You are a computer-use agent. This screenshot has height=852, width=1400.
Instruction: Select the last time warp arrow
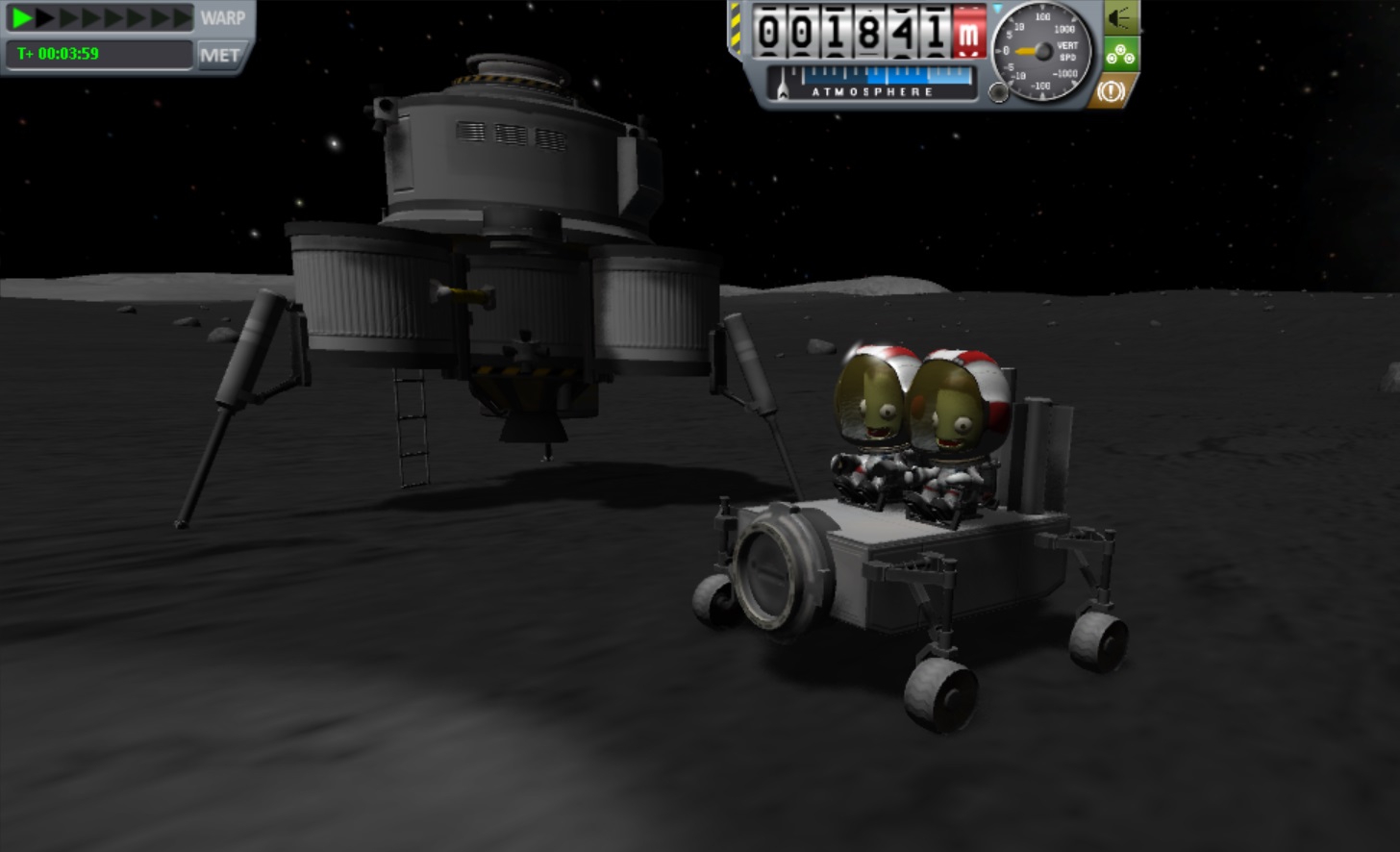(182, 17)
